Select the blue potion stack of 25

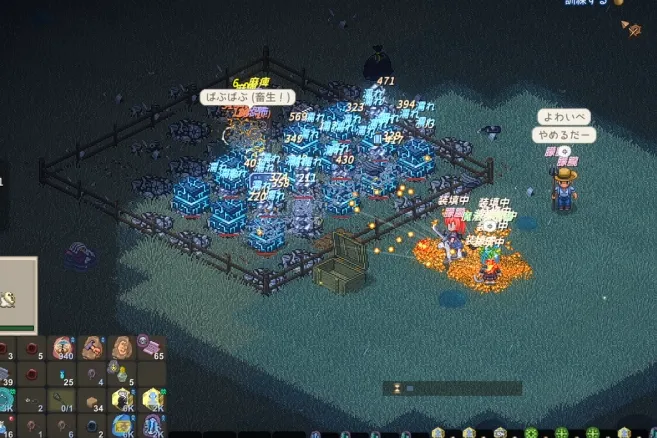click(x=63, y=374)
